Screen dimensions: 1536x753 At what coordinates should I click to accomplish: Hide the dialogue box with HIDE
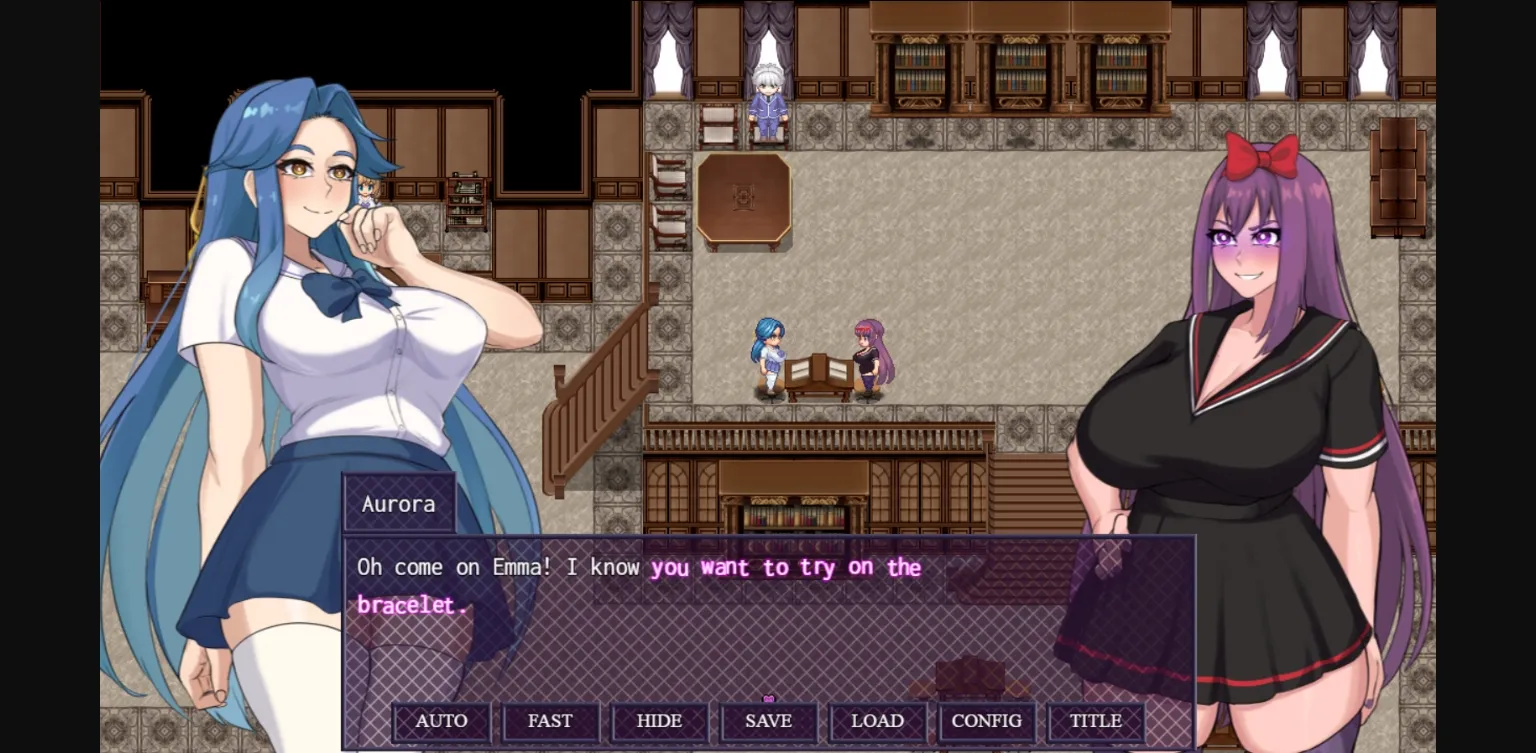coord(659,721)
